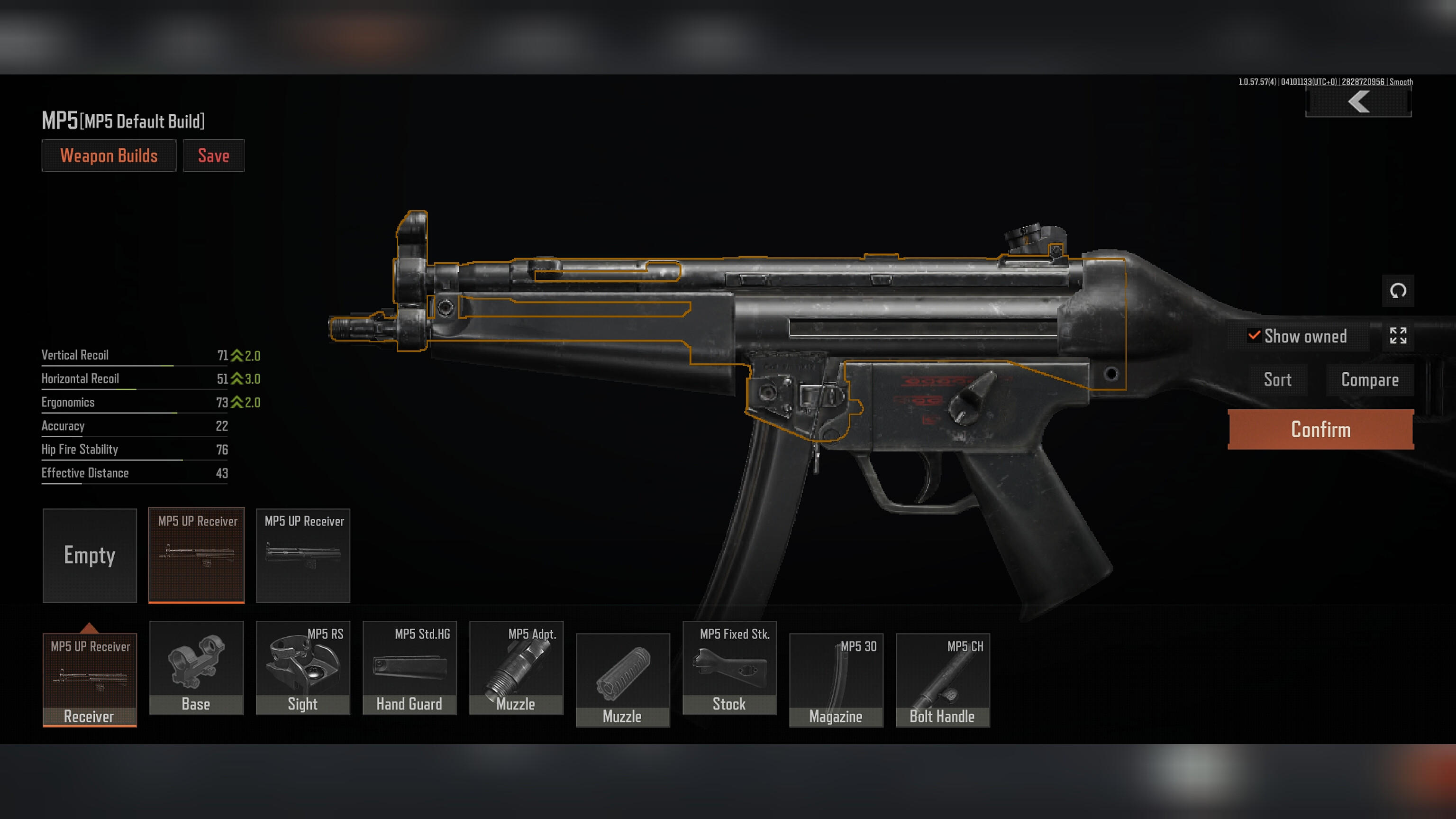Select the MP5 Std.HG Hand Guard slot
The width and height of the screenshot is (1456, 819).
[x=409, y=667]
